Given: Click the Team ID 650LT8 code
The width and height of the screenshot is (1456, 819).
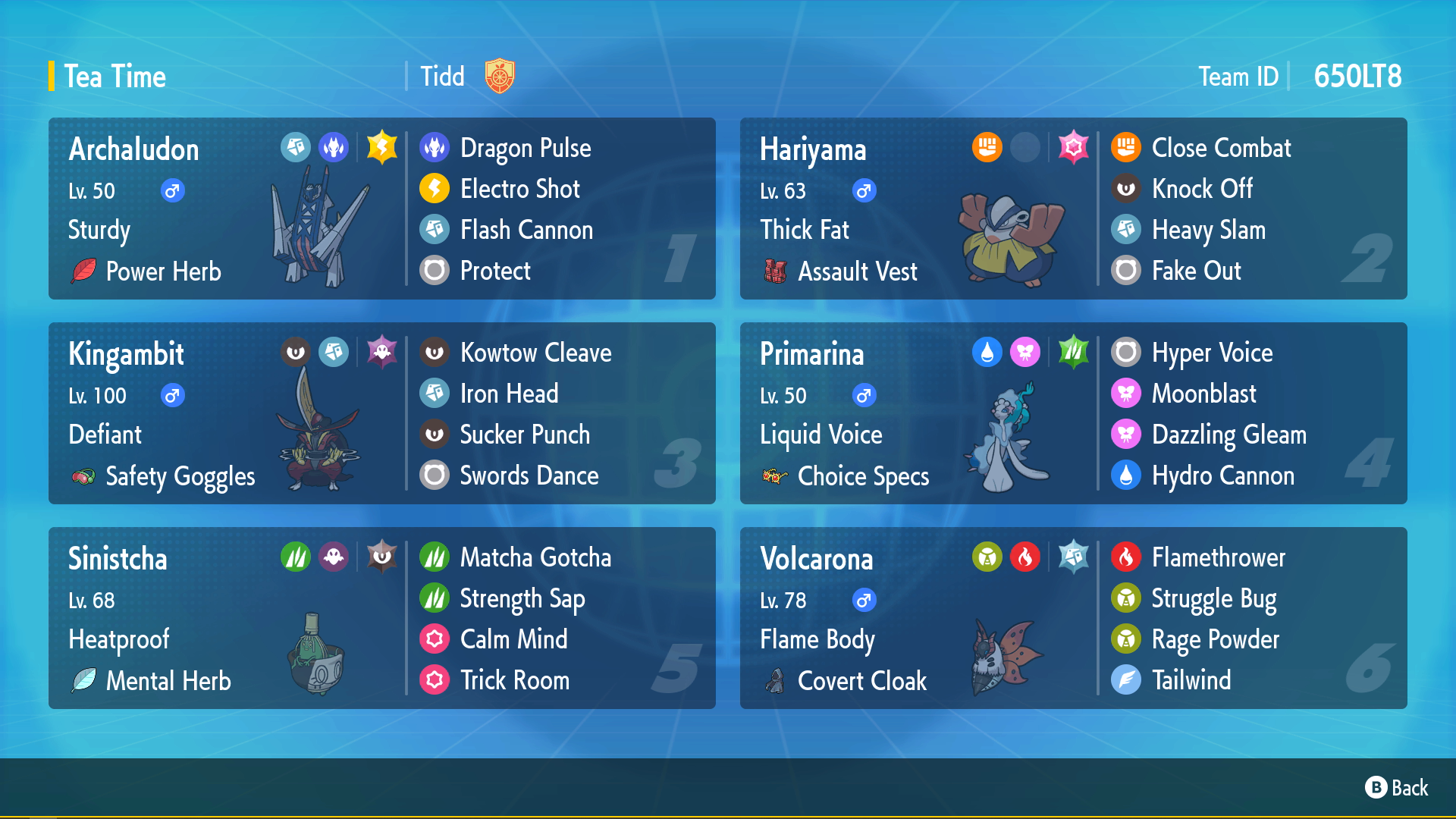Looking at the screenshot, I should click(1357, 77).
